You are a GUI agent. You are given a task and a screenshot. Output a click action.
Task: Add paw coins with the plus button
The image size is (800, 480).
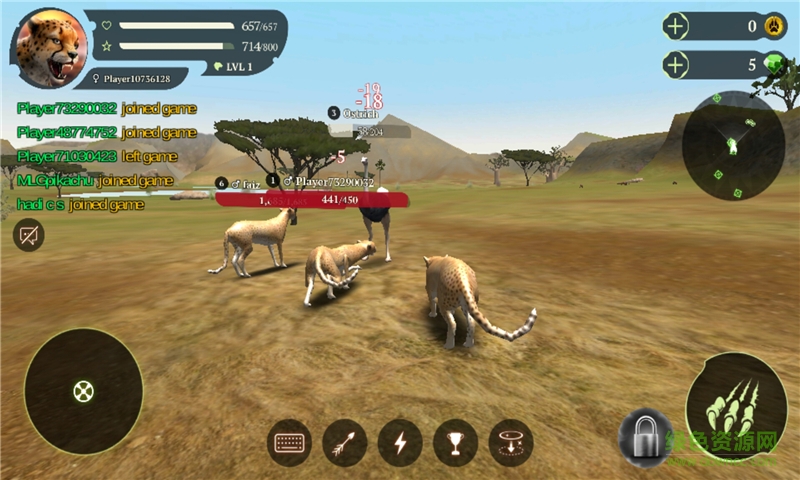tap(677, 27)
